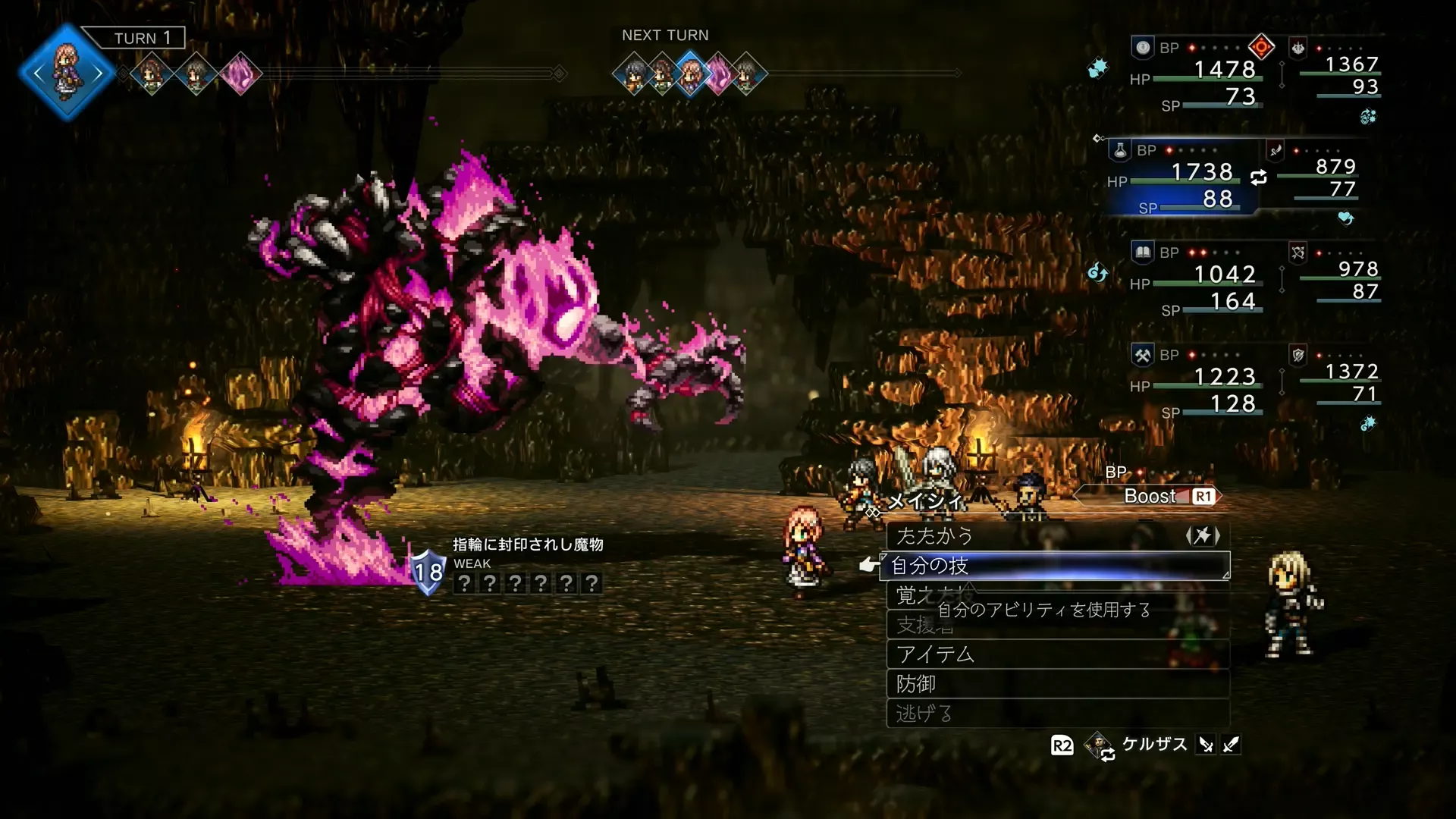Select party member with 1042 HP

pos(1198,281)
